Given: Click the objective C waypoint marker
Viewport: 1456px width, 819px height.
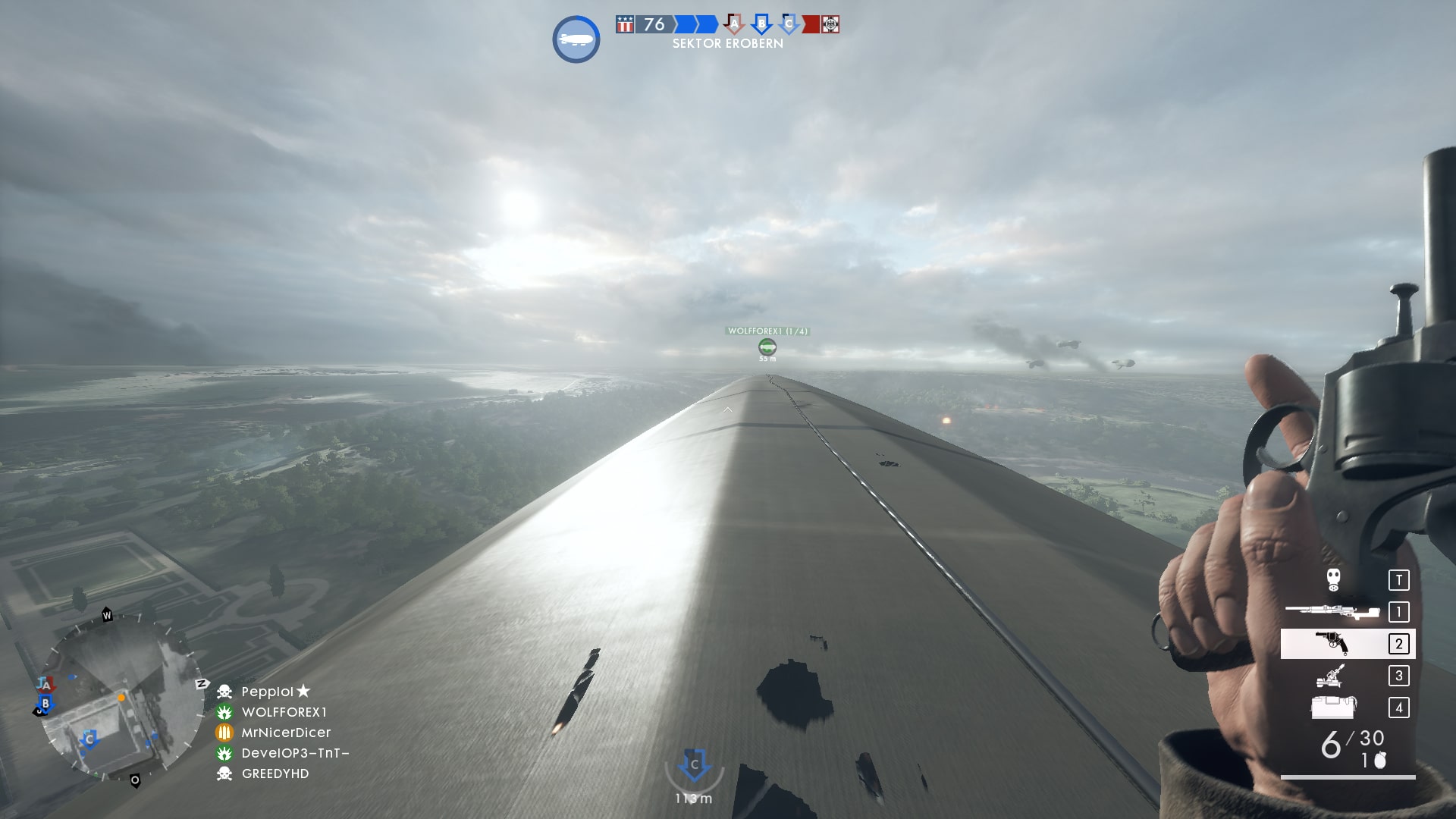Looking at the screenshot, I should (694, 766).
